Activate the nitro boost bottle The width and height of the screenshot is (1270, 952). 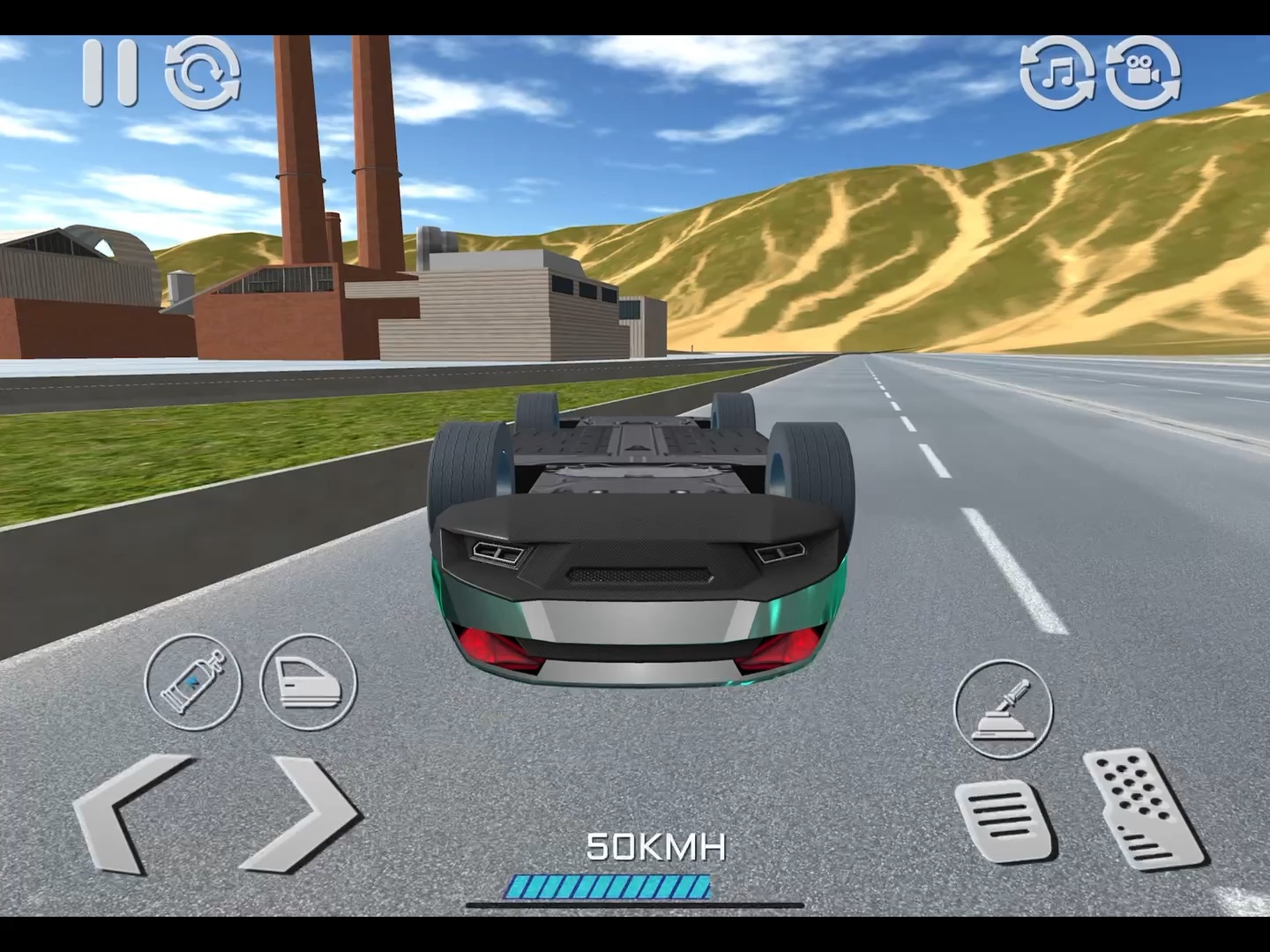click(x=193, y=681)
